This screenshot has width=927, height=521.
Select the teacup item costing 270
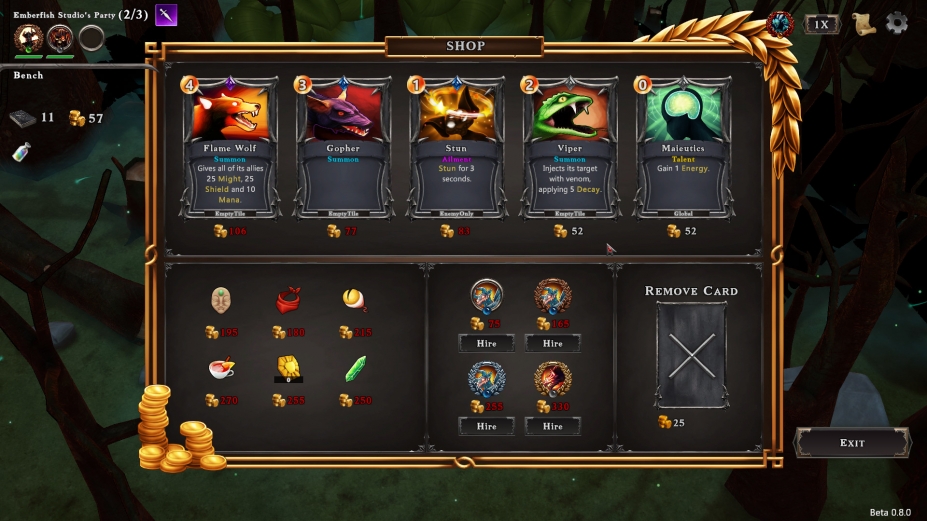pyautogui.click(x=222, y=369)
